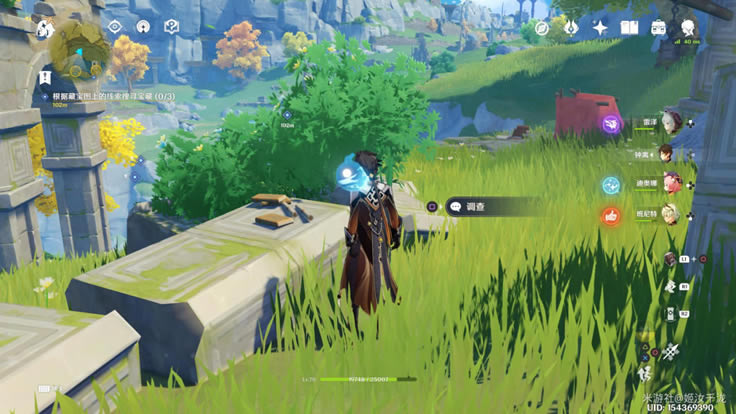Open the quest navigation bookmark icon
Image resolution: width=736 pixels, height=414 pixels.
pyautogui.click(x=44, y=77)
